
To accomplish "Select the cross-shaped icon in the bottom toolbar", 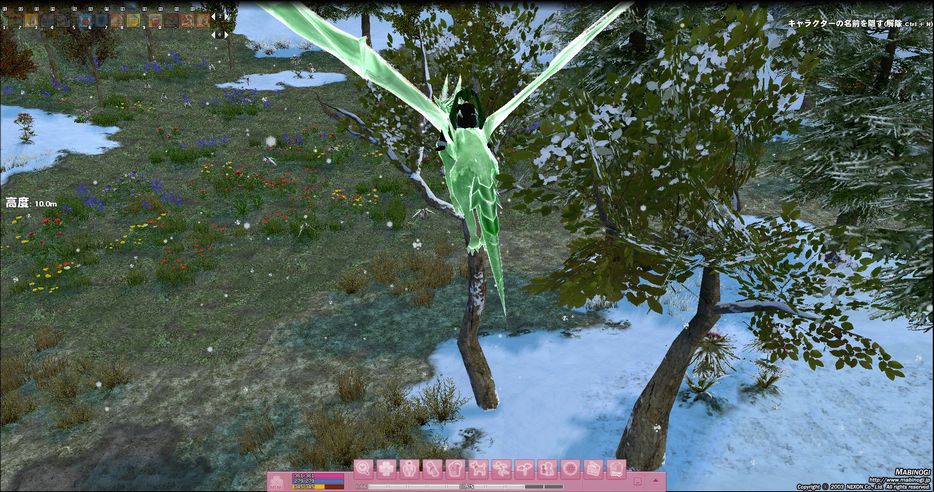I will (x=386, y=468).
